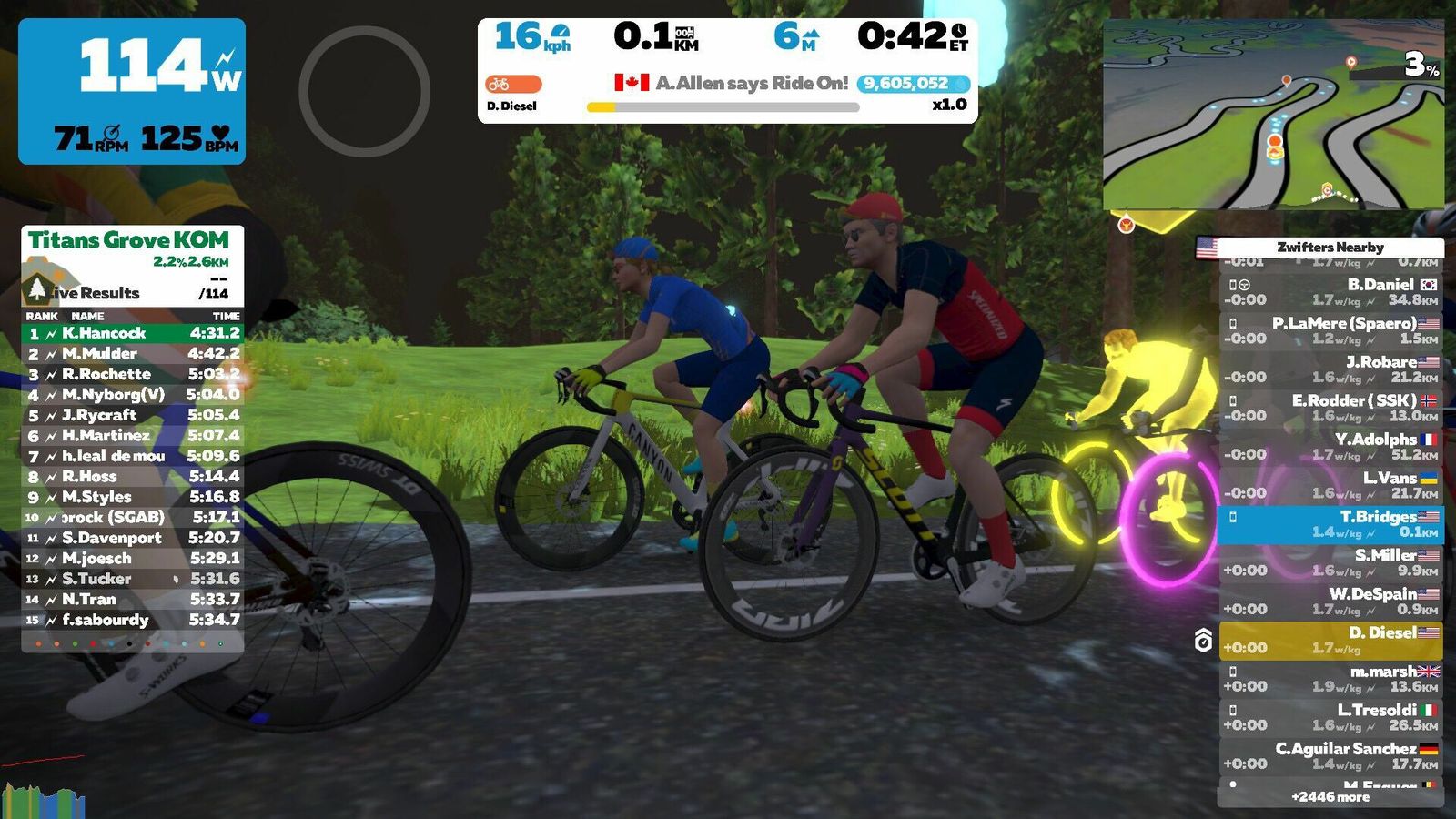
Task: Click the empty power-up ring
Action: pos(364,91)
